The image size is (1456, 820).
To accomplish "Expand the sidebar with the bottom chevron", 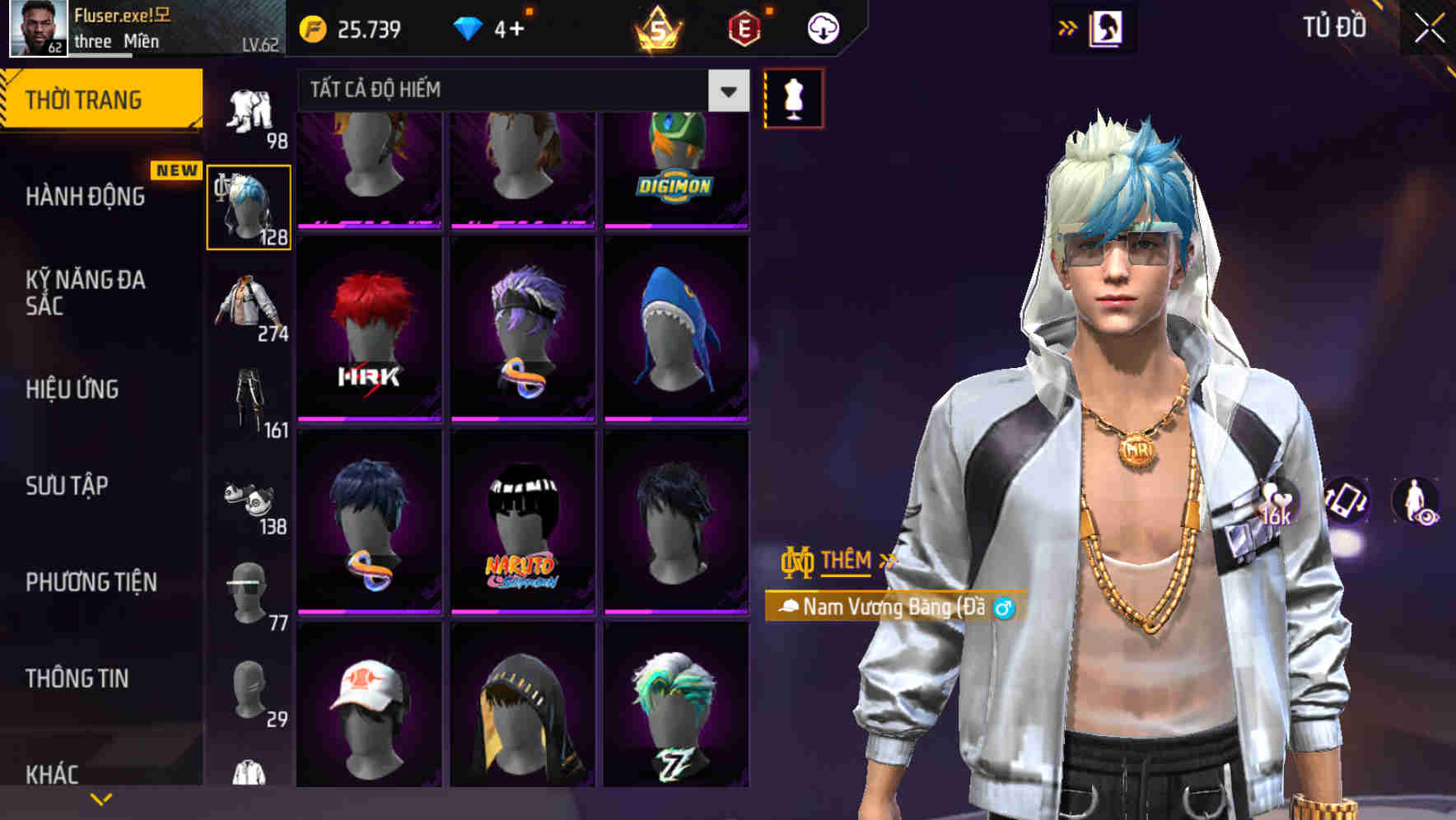I will click(100, 798).
